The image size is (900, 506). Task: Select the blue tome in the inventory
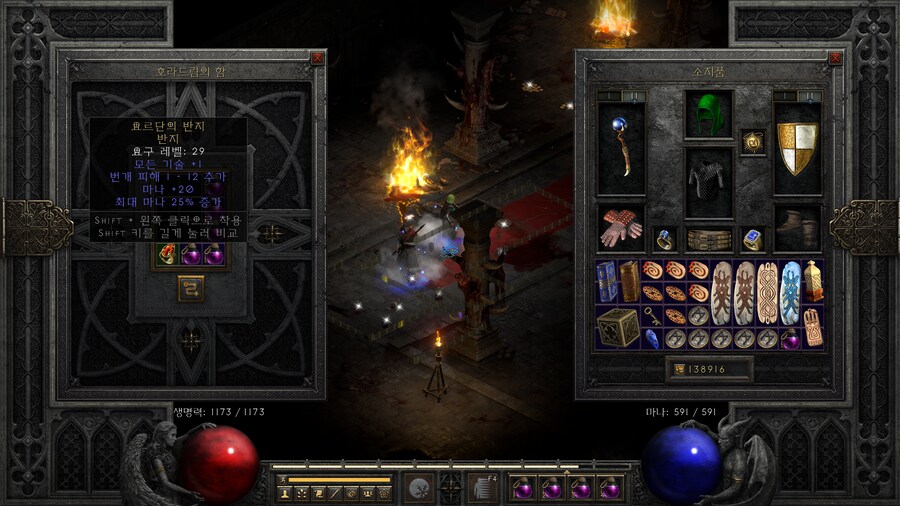click(607, 282)
